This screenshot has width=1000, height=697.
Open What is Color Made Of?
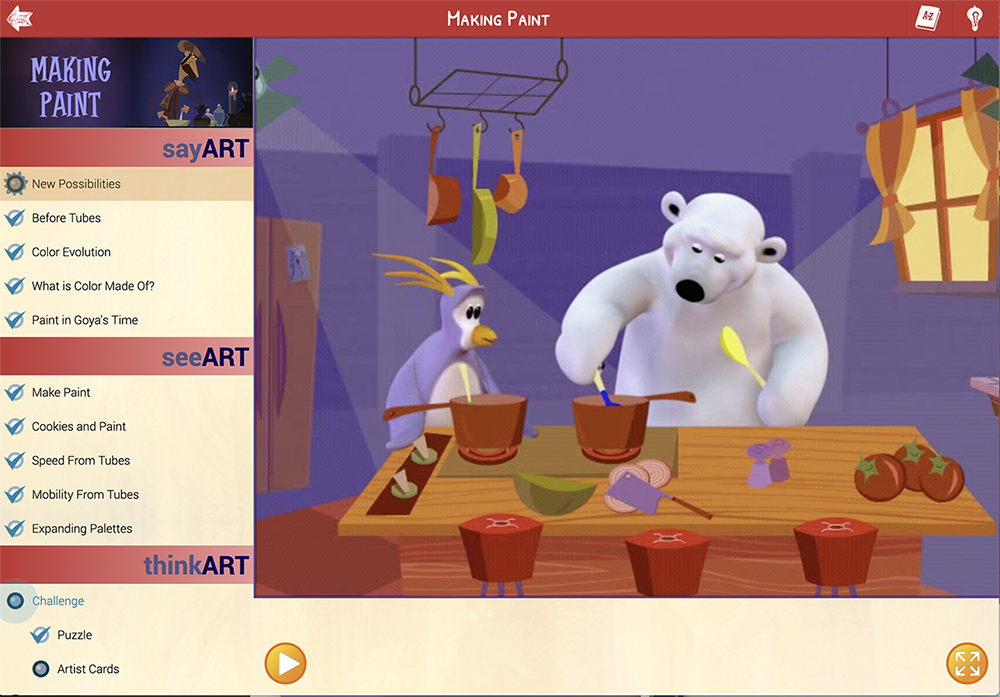(93, 286)
